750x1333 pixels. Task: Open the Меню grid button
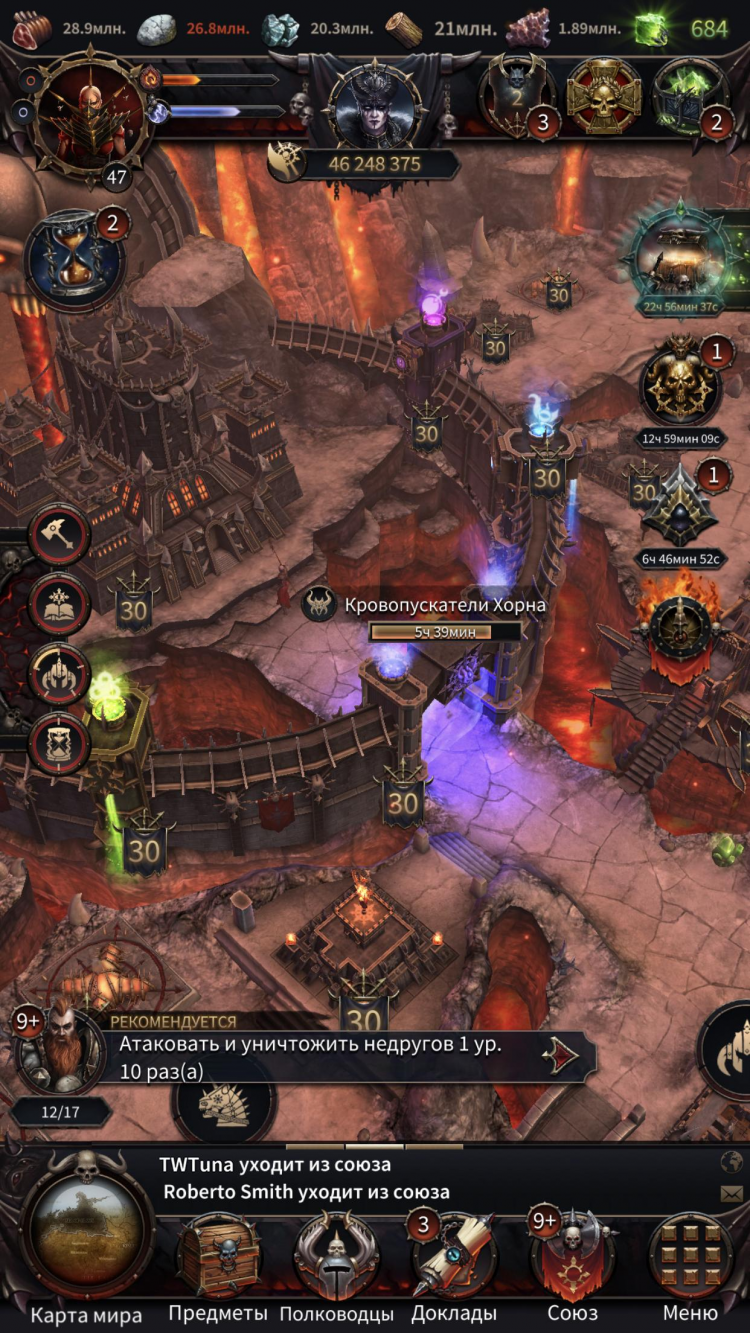[x=690, y=1257]
